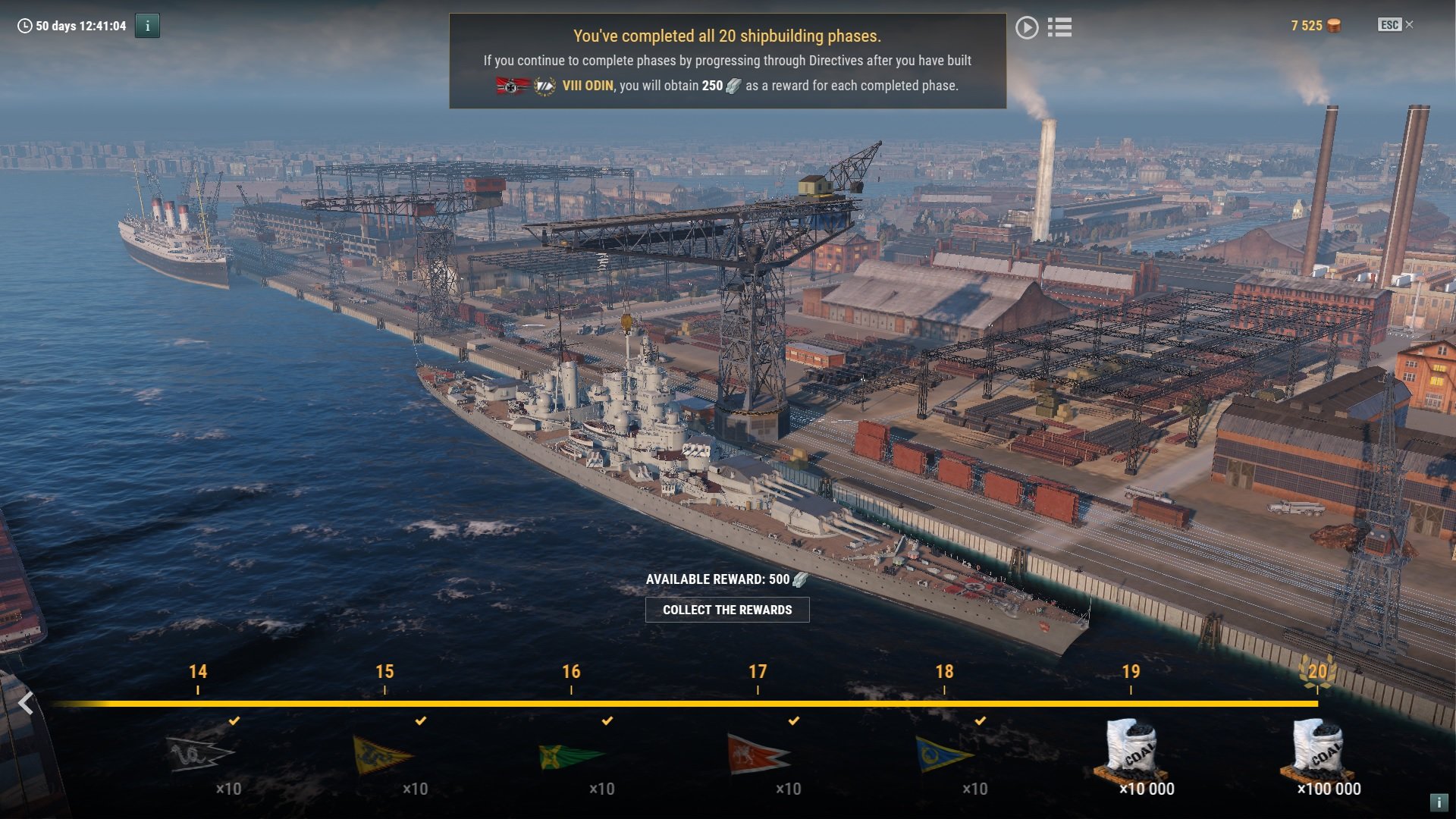Open the info button in bottom corner
Screen dimensions: 1456x819
[x=1438, y=802]
